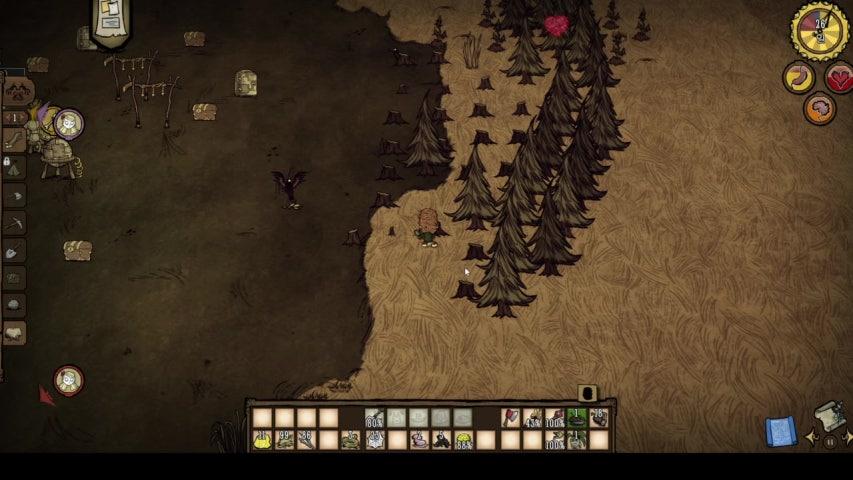Image resolution: width=853 pixels, height=480 pixels.
Task: Select the pinned pickaxe recipe
Action: (15, 223)
